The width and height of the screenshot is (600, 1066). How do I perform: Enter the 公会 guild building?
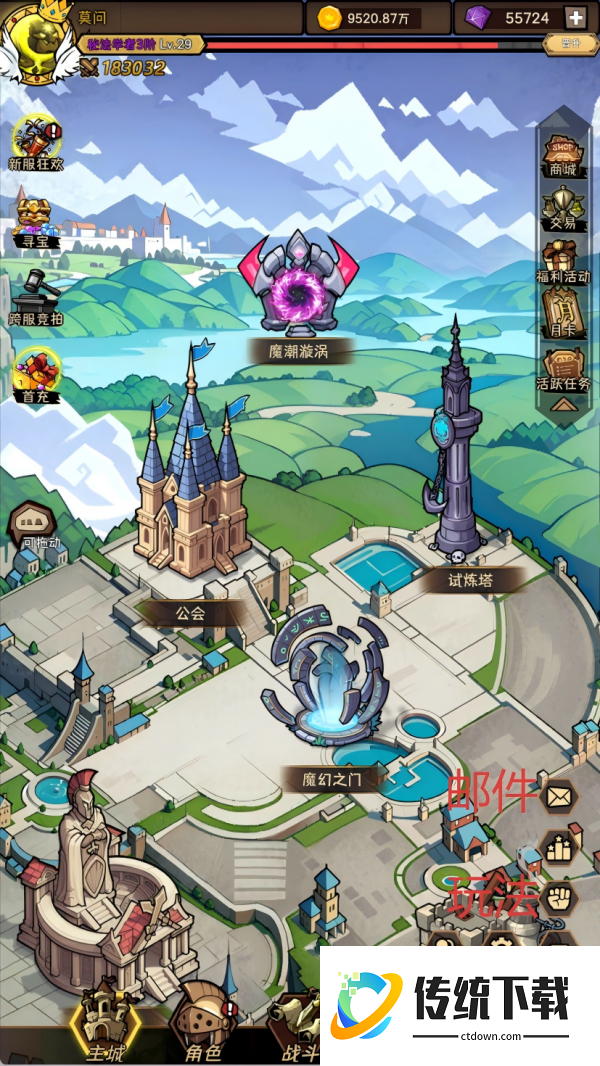click(190, 490)
